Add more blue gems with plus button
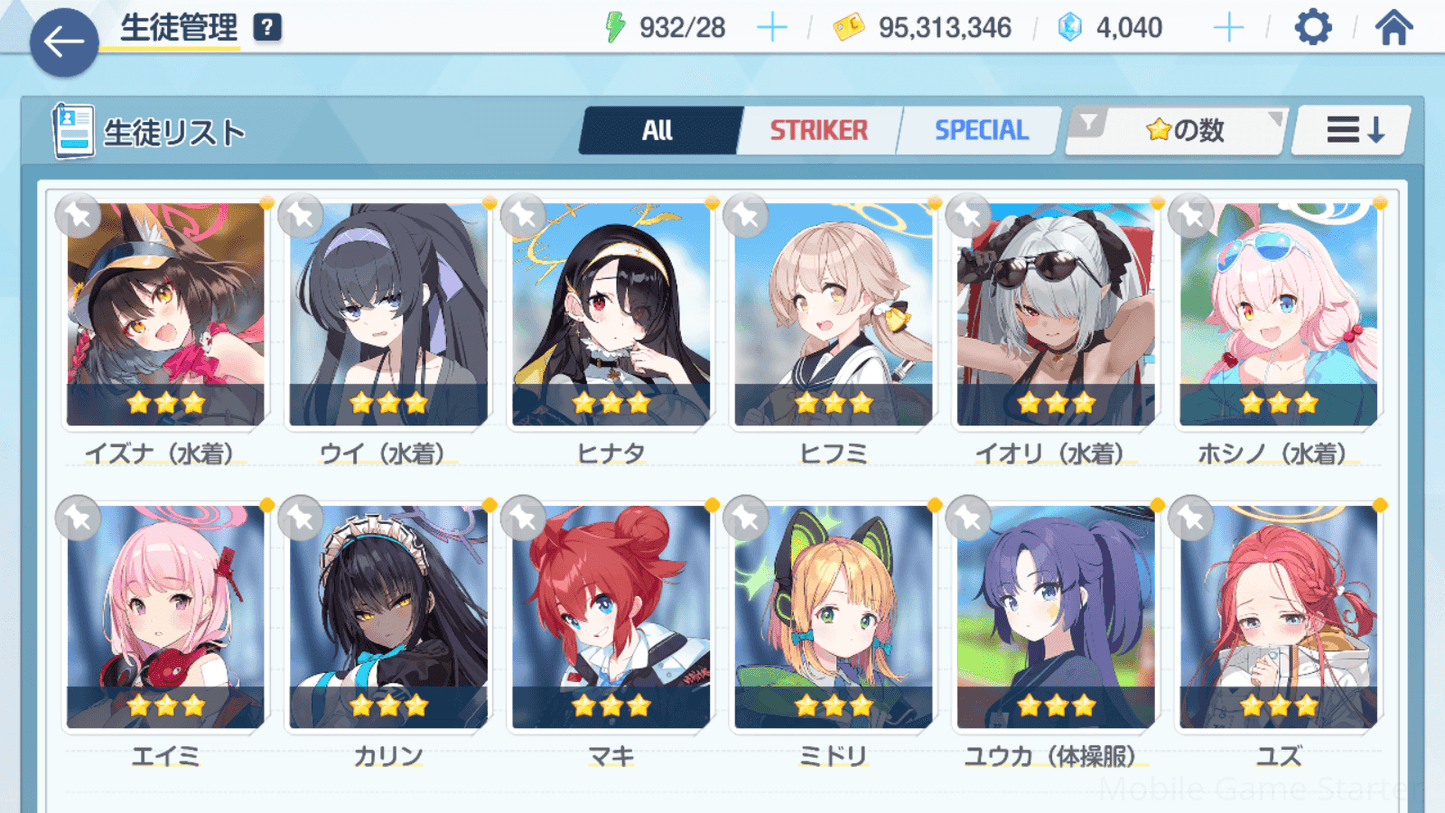 (1228, 28)
